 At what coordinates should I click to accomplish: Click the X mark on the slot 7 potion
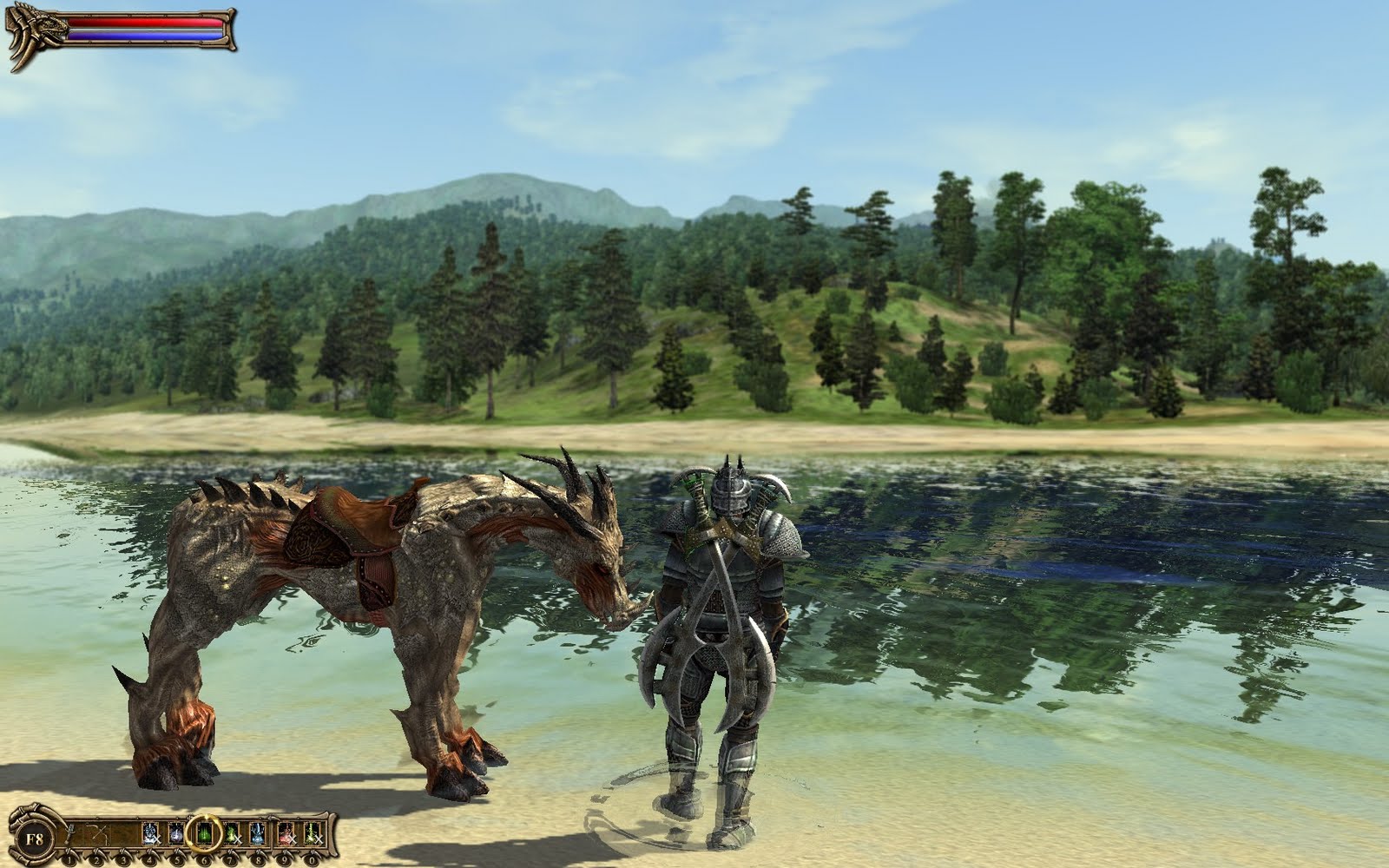(238, 840)
